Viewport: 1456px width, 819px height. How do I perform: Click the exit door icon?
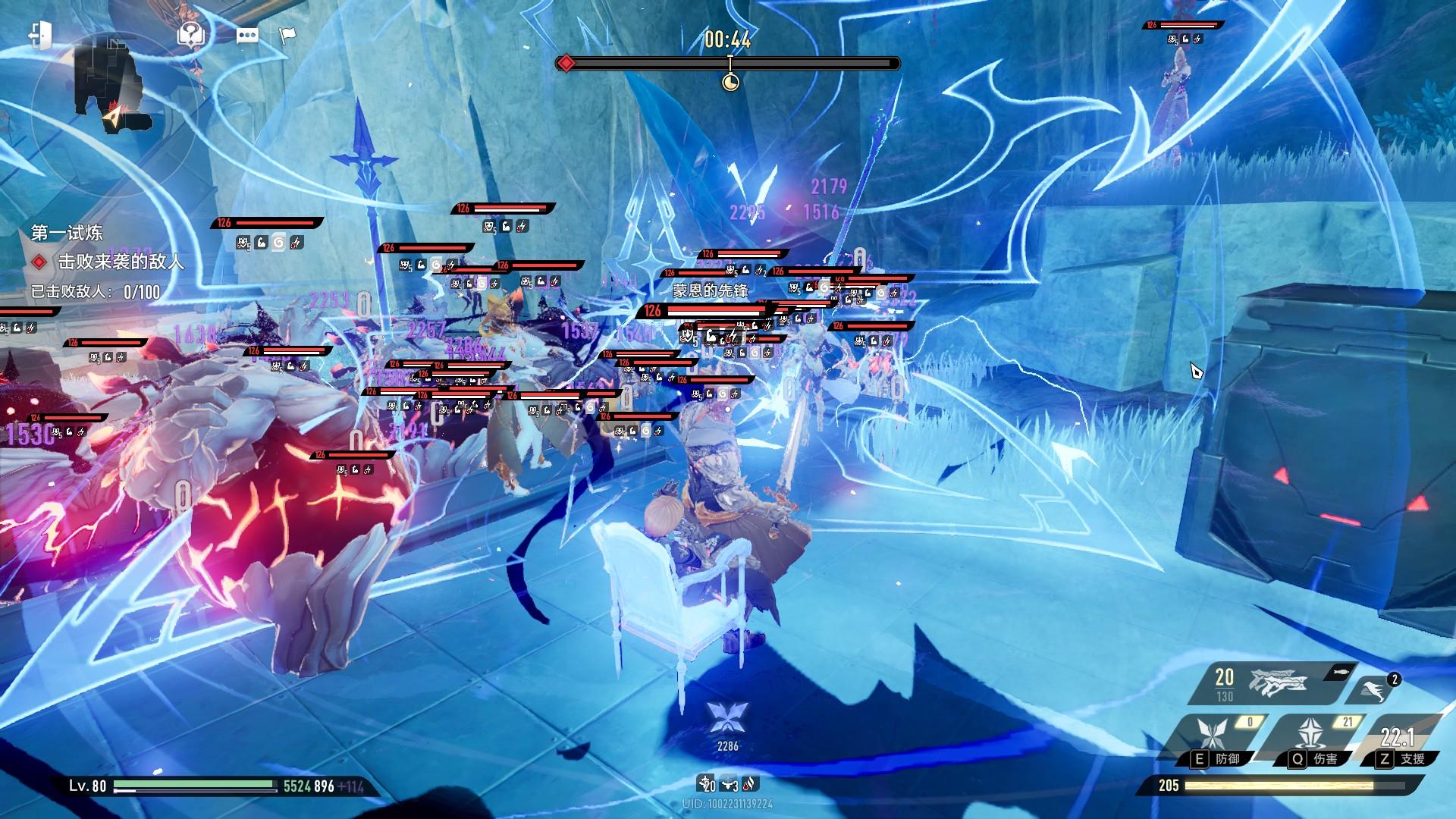pos(40,35)
